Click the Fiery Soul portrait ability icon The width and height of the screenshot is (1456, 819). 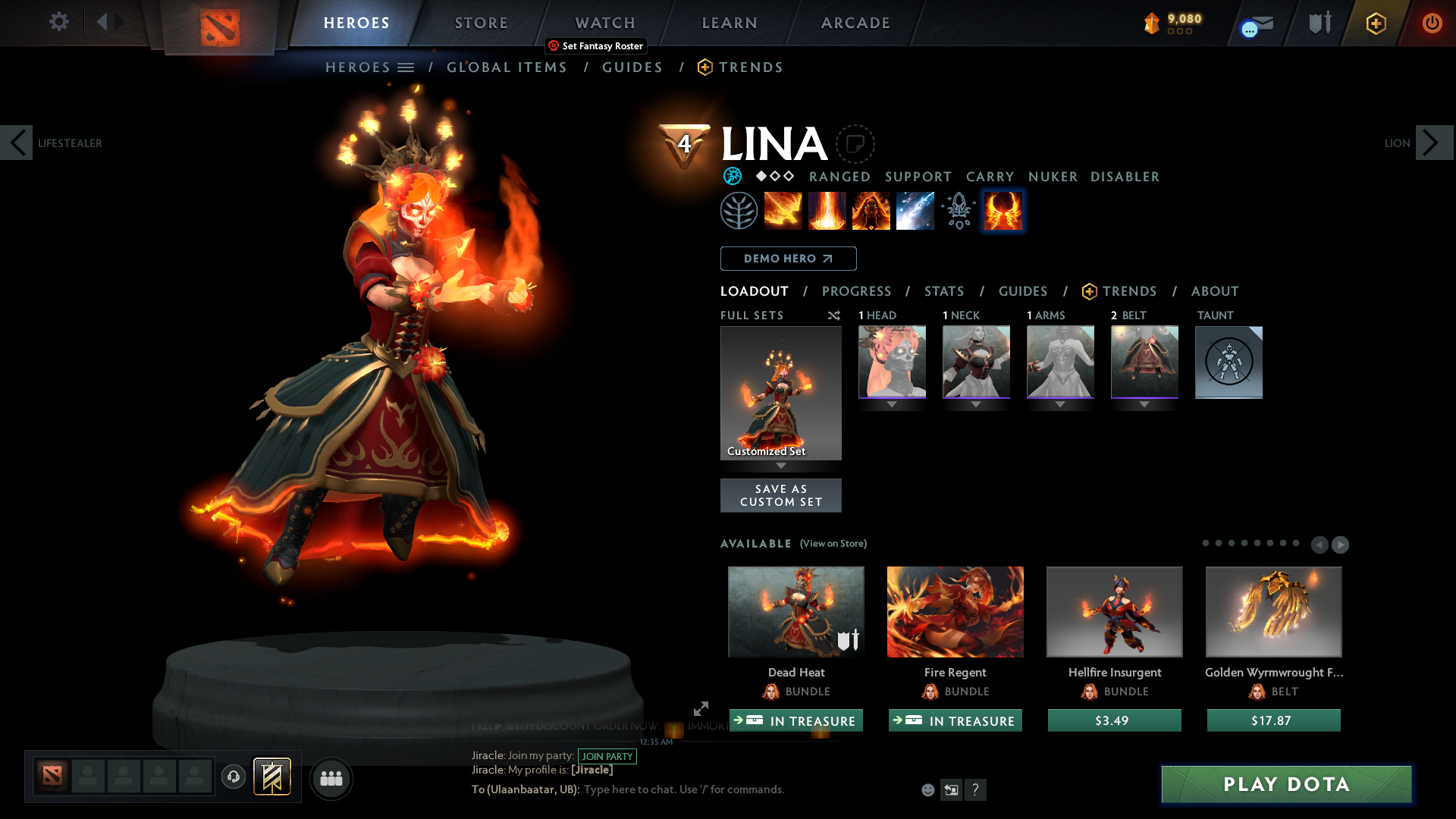pos(871,210)
